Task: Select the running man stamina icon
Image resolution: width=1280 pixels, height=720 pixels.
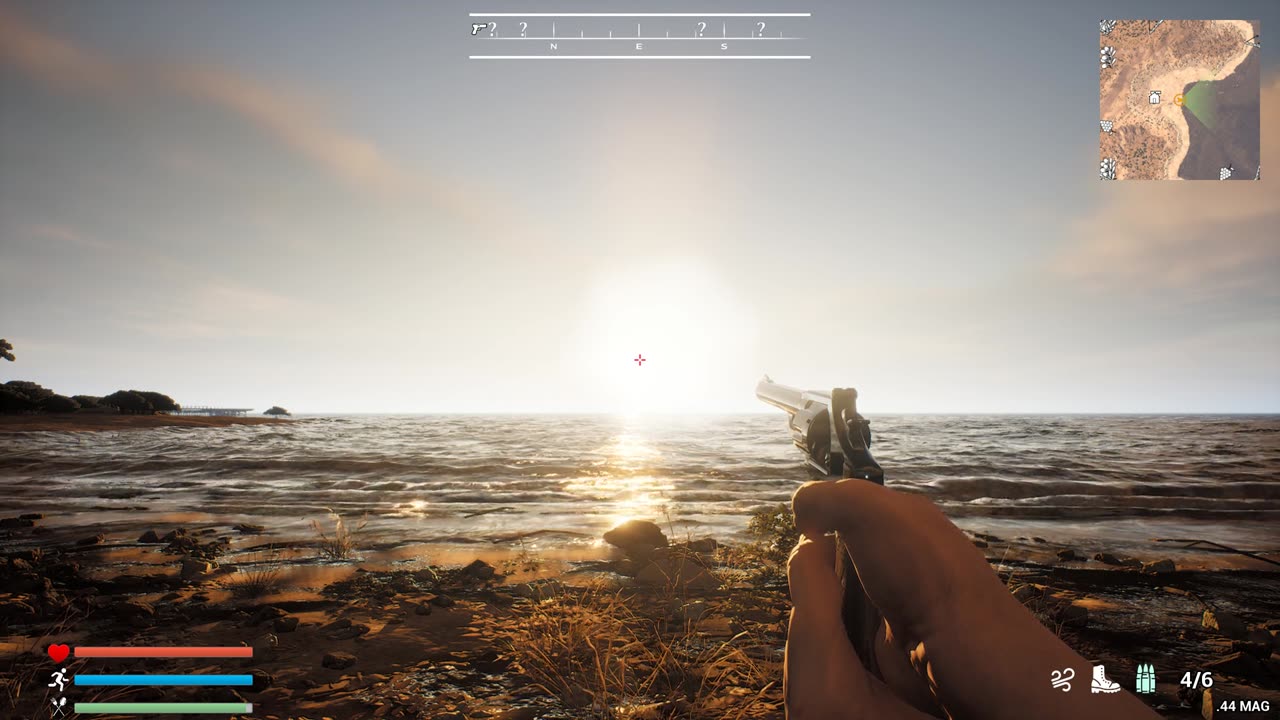Action: coord(59,680)
